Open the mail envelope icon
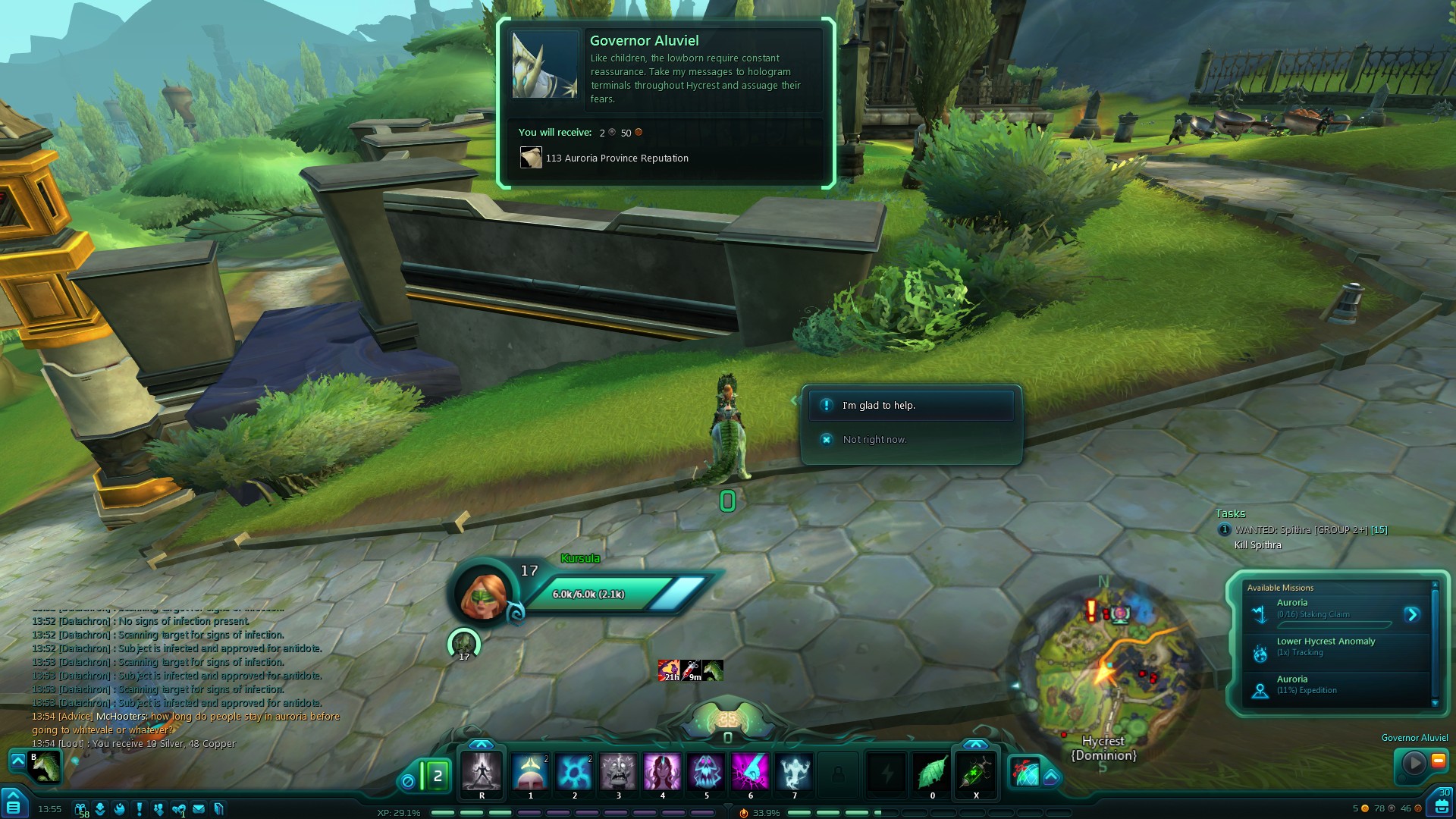The image size is (1456, 819). pyautogui.click(x=199, y=808)
